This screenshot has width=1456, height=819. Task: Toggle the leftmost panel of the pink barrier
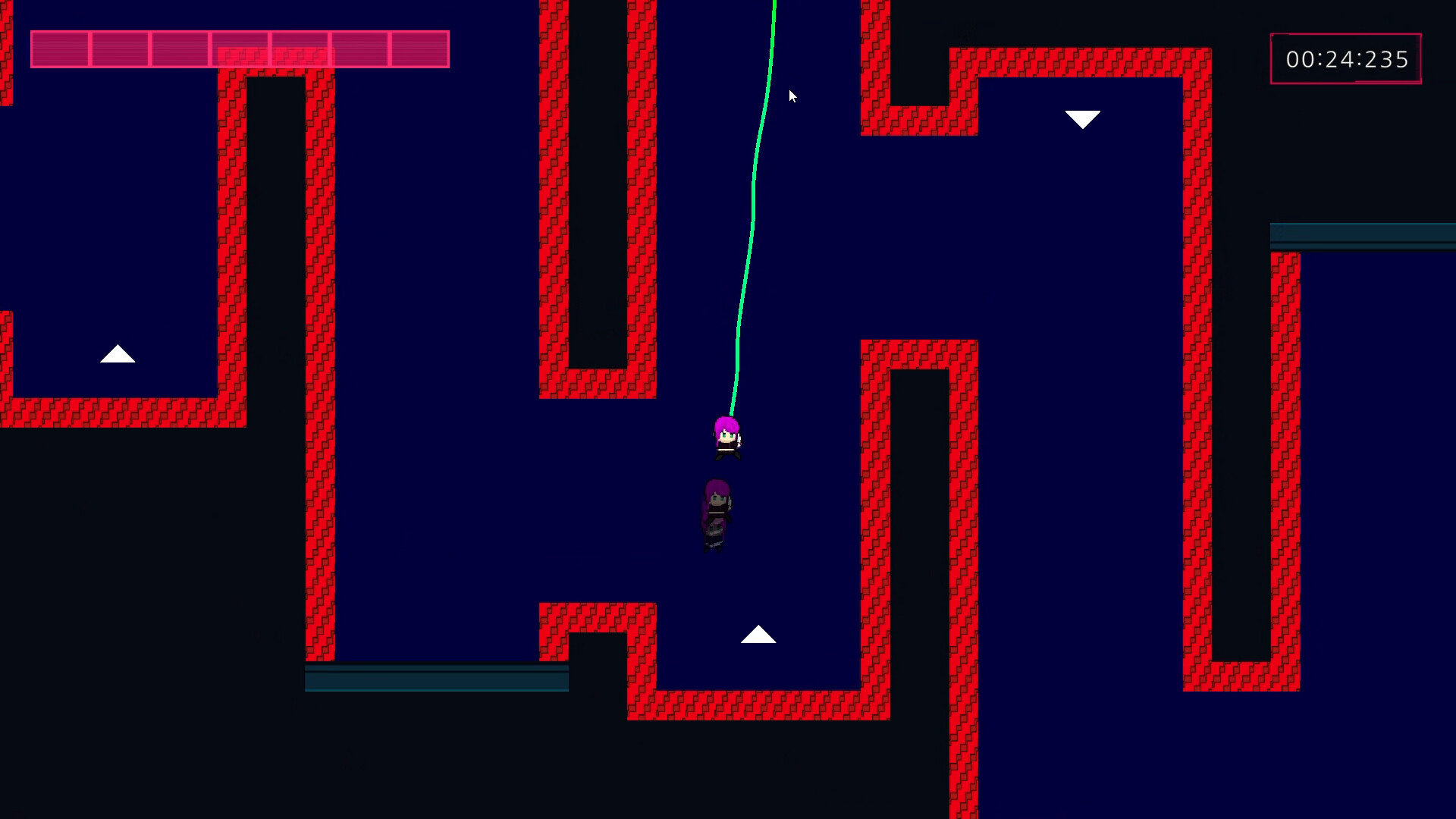pos(59,49)
